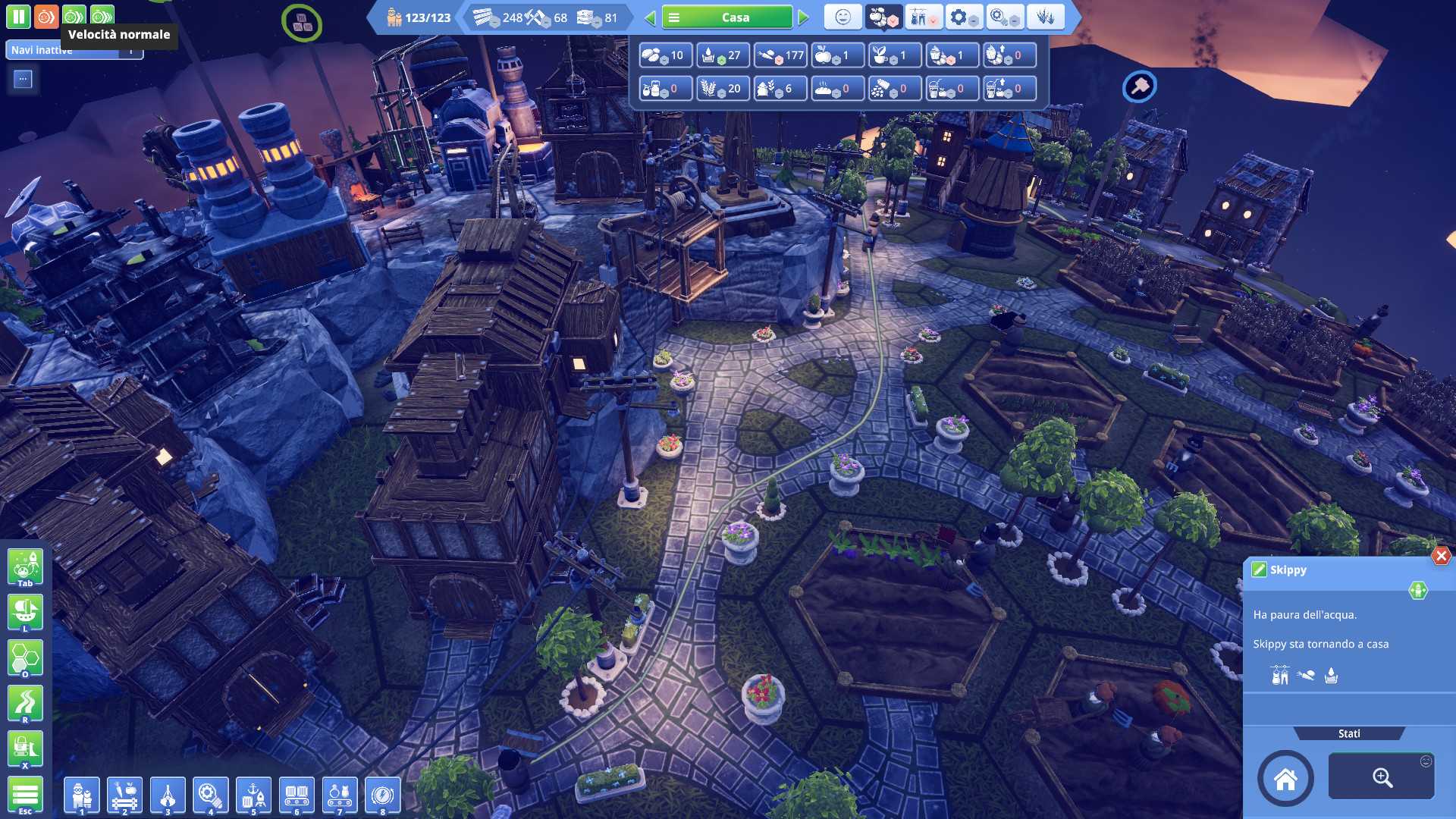Open the Casa island dropdown
Image resolution: width=1456 pixels, height=819 pixels.
[x=726, y=17]
